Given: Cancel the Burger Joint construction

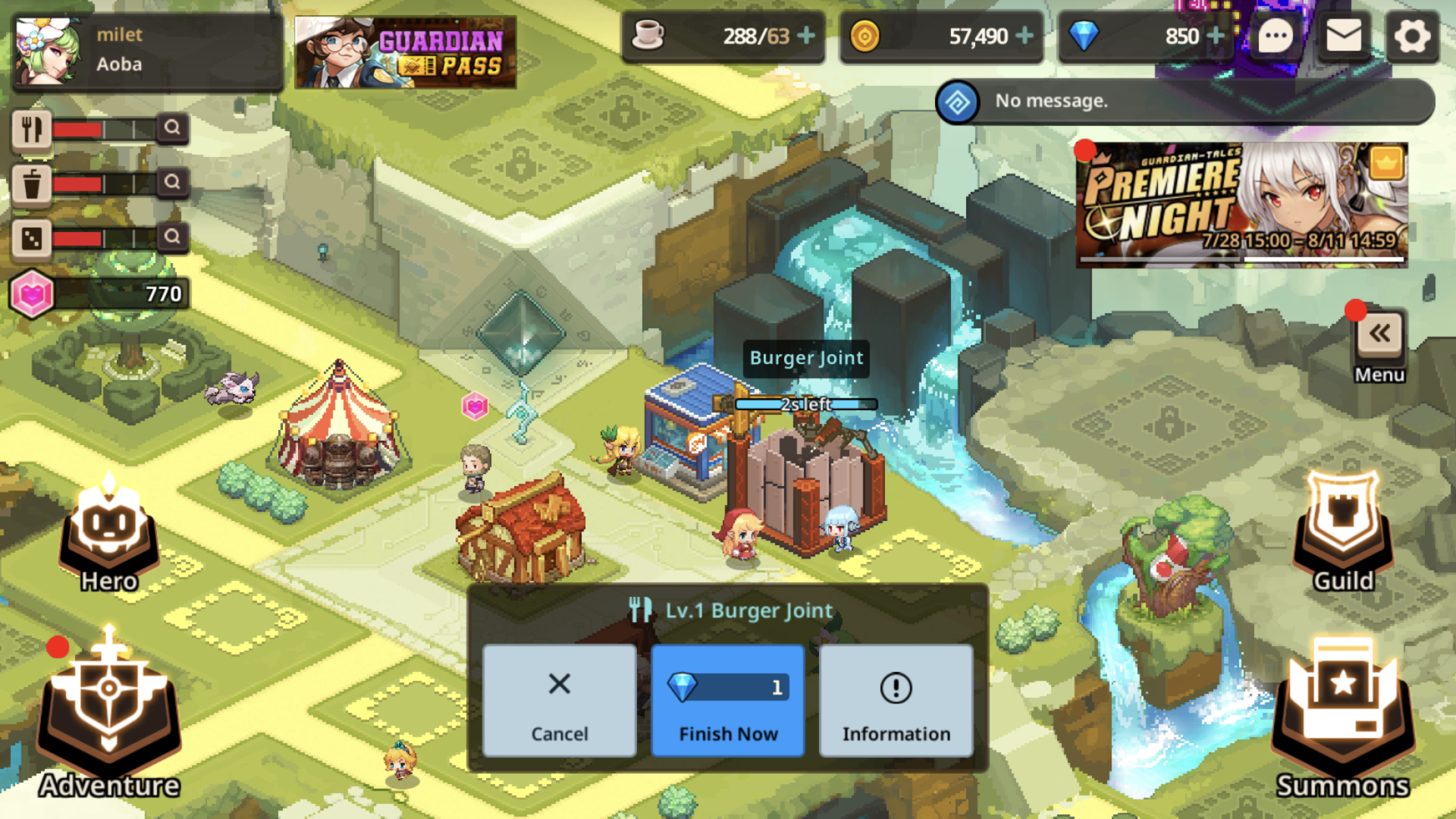Looking at the screenshot, I should 559,701.
